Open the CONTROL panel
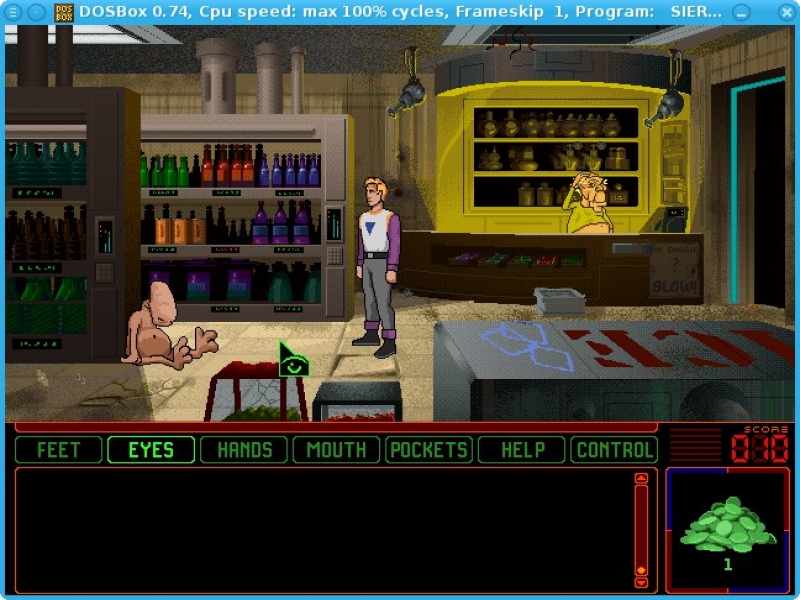Image resolution: width=800 pixels, height=600 pixels. [x=614, y=450]
